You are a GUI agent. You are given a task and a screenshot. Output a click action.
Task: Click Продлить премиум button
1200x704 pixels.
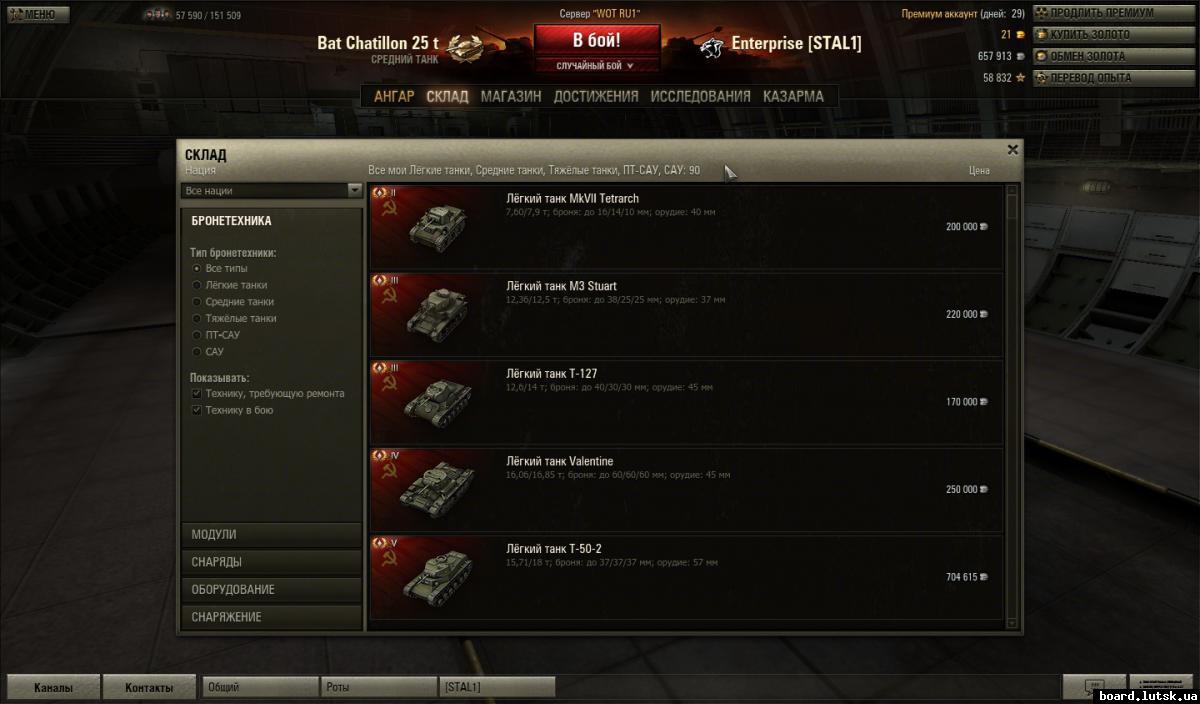tap(1099, 14)
